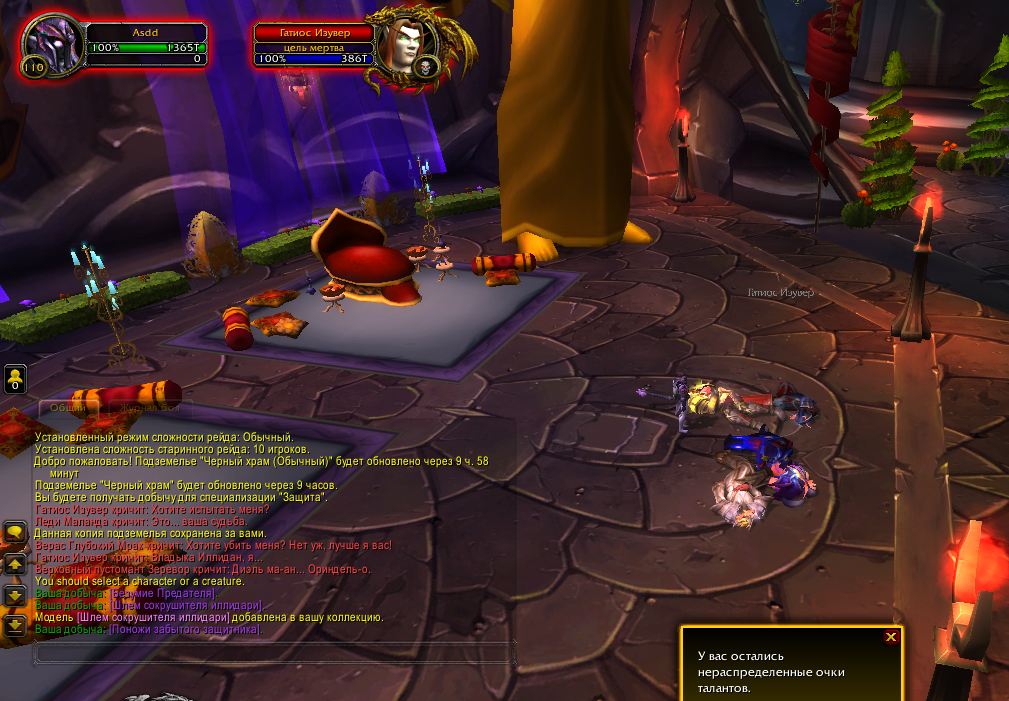
Task: Open the Безумие Предателя loot link
Action: tap(163, 594)
